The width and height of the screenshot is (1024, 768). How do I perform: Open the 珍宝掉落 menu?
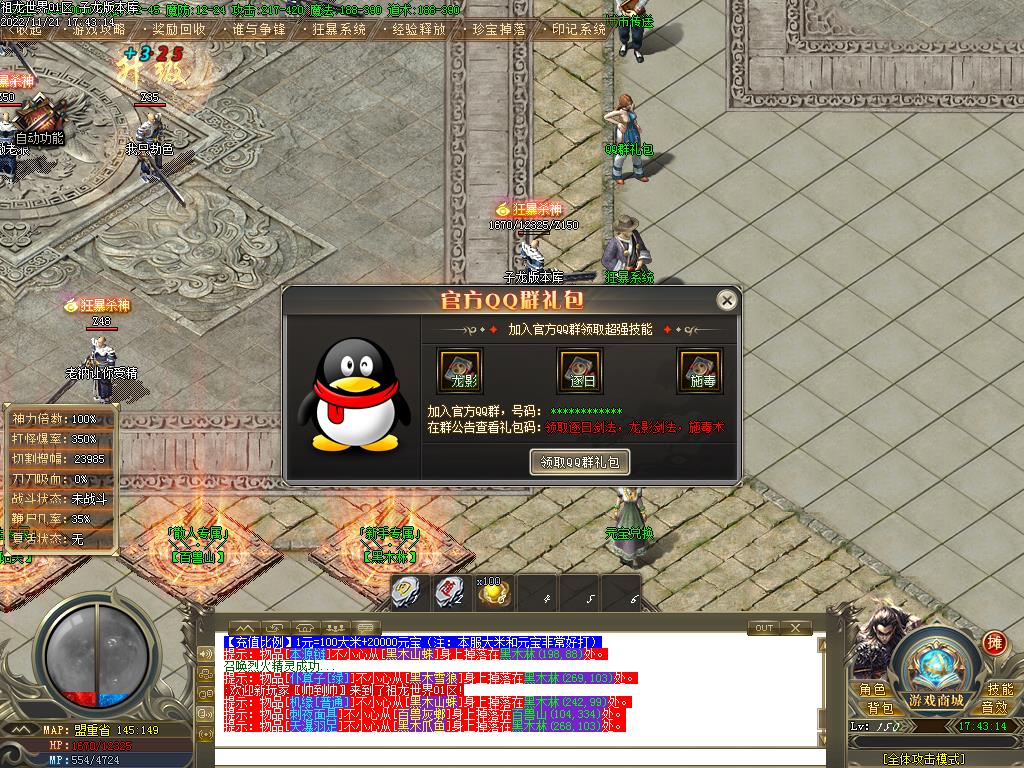(x=499, y=29)
